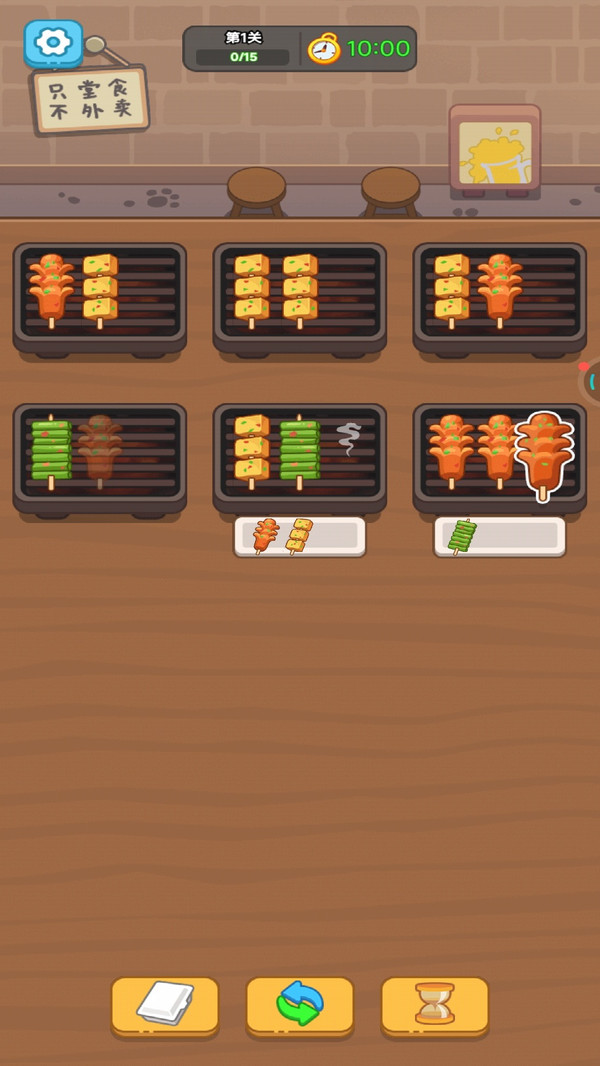Screen dimensions: 600x1066
Task: Select the white-outlined squid skewer
Action: 544,452
